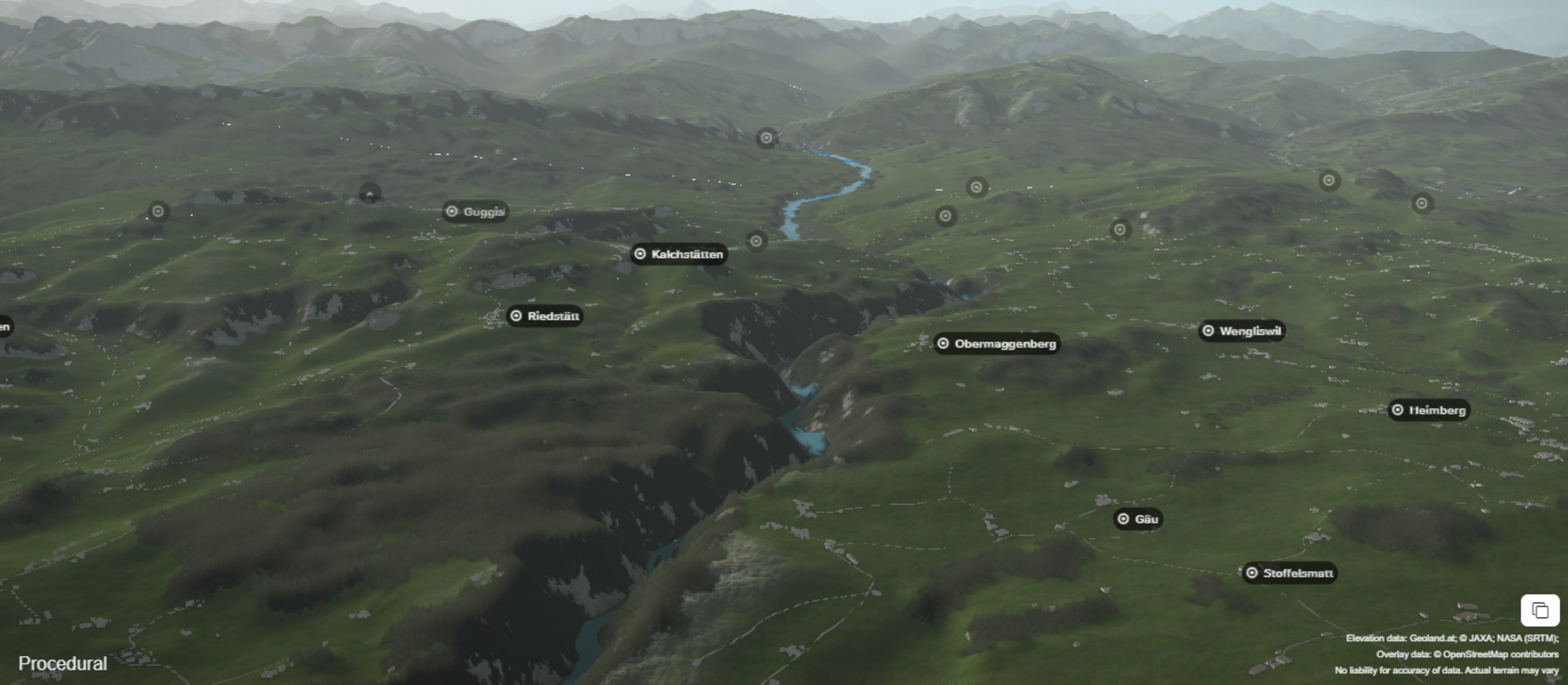Select the Obermaggenberg map label

(997, 344)
